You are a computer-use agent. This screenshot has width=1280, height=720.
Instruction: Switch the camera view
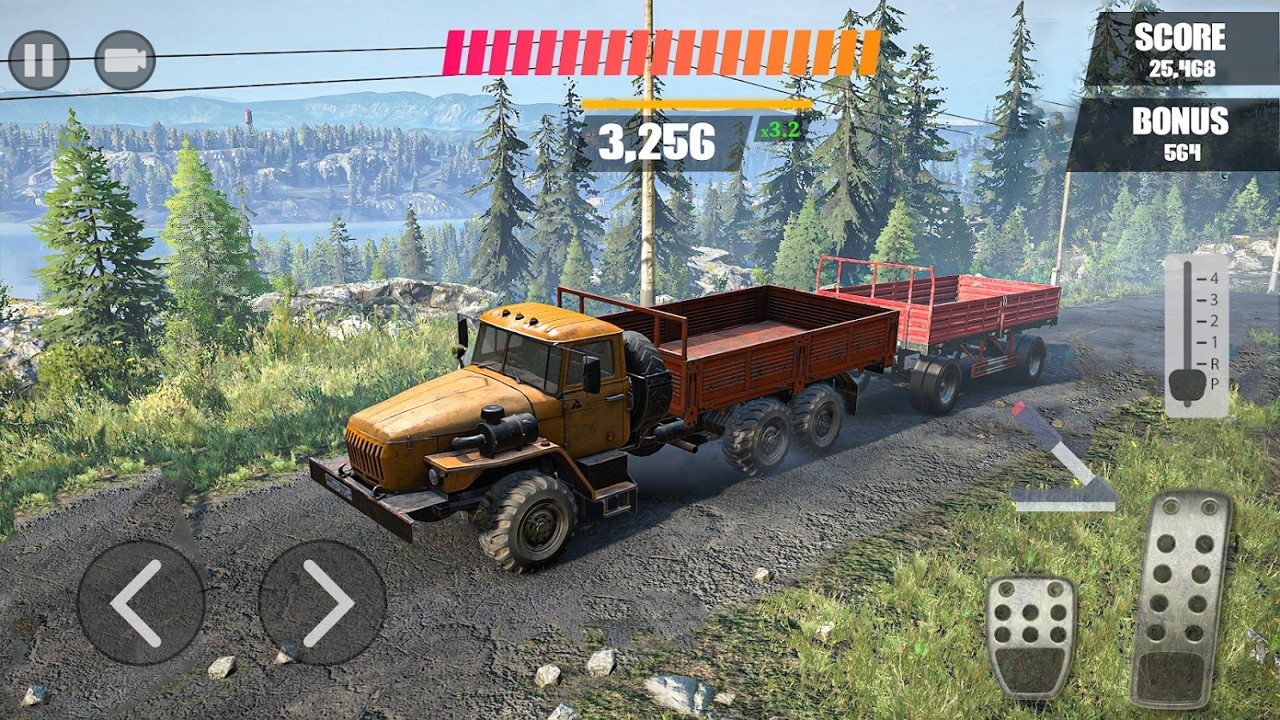click(x=125, y=60)
